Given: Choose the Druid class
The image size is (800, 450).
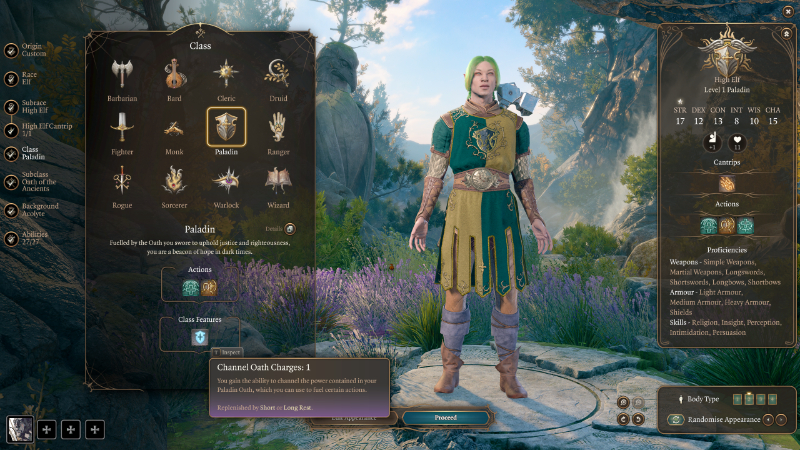Looking at the screenshot, I should [278, 74].
